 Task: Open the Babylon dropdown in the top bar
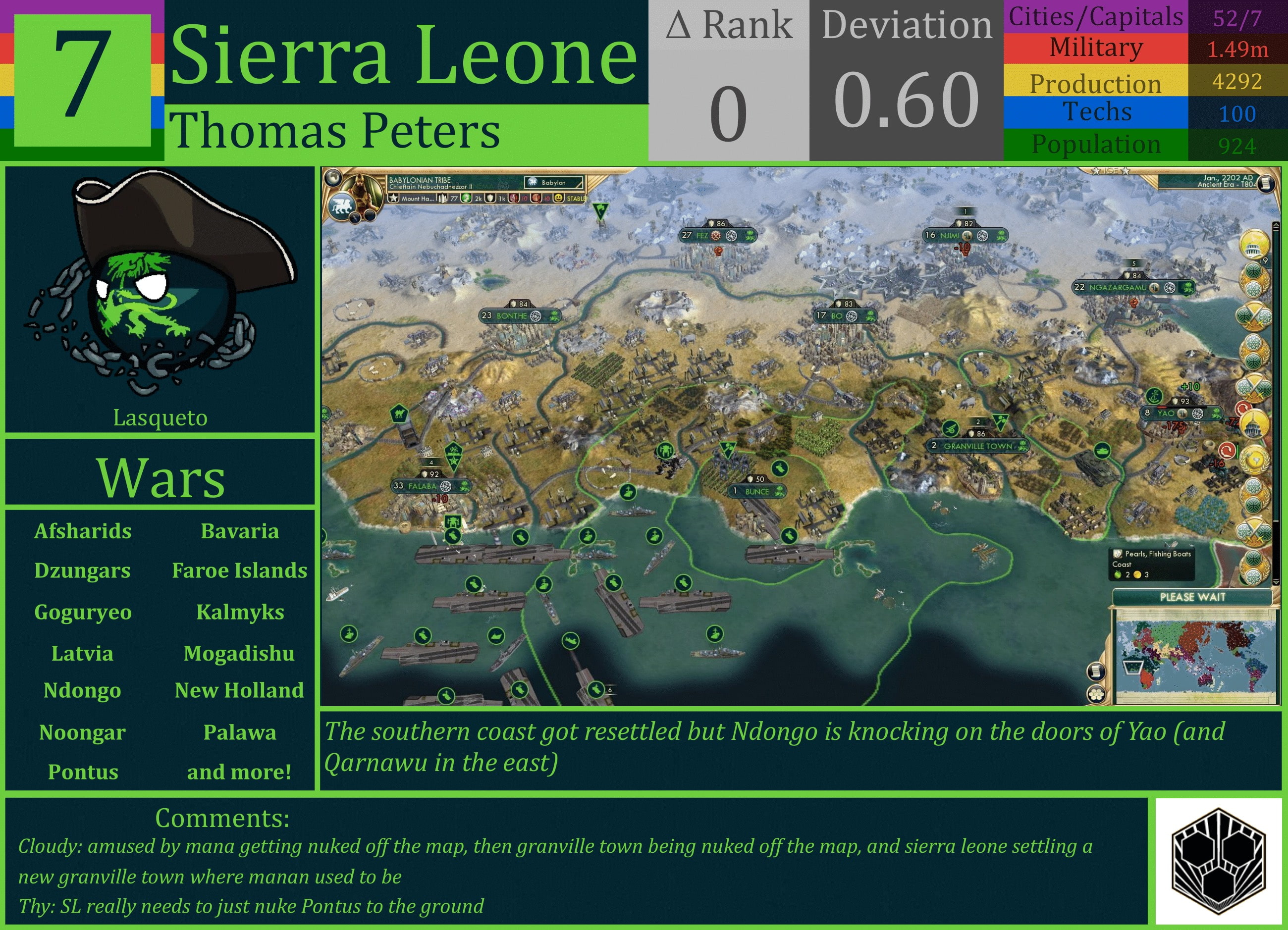pyautogui.click(x=553, y=183)
